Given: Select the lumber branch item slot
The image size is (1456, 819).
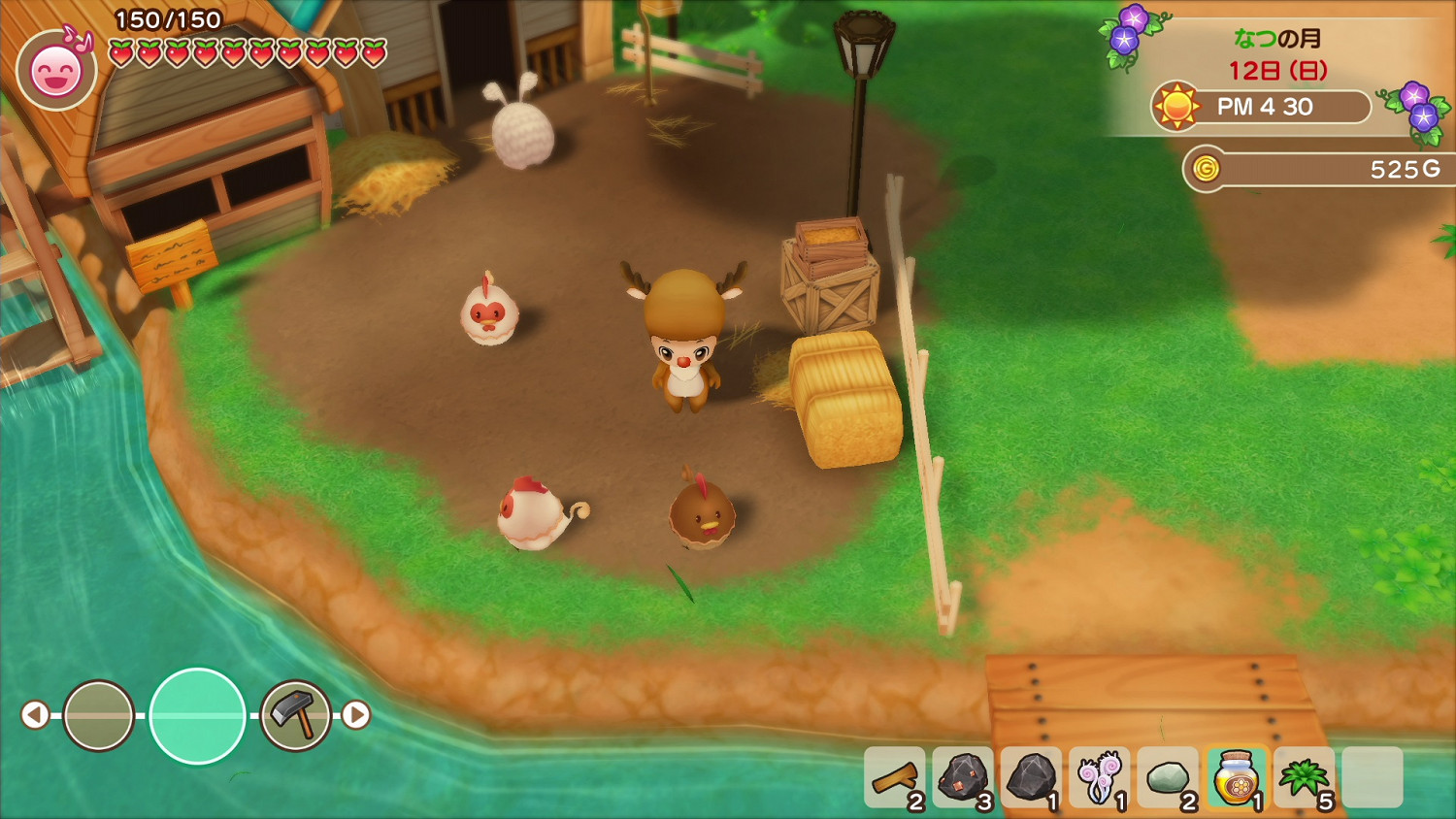Looking at the screenshot, I should coord(894,777).
